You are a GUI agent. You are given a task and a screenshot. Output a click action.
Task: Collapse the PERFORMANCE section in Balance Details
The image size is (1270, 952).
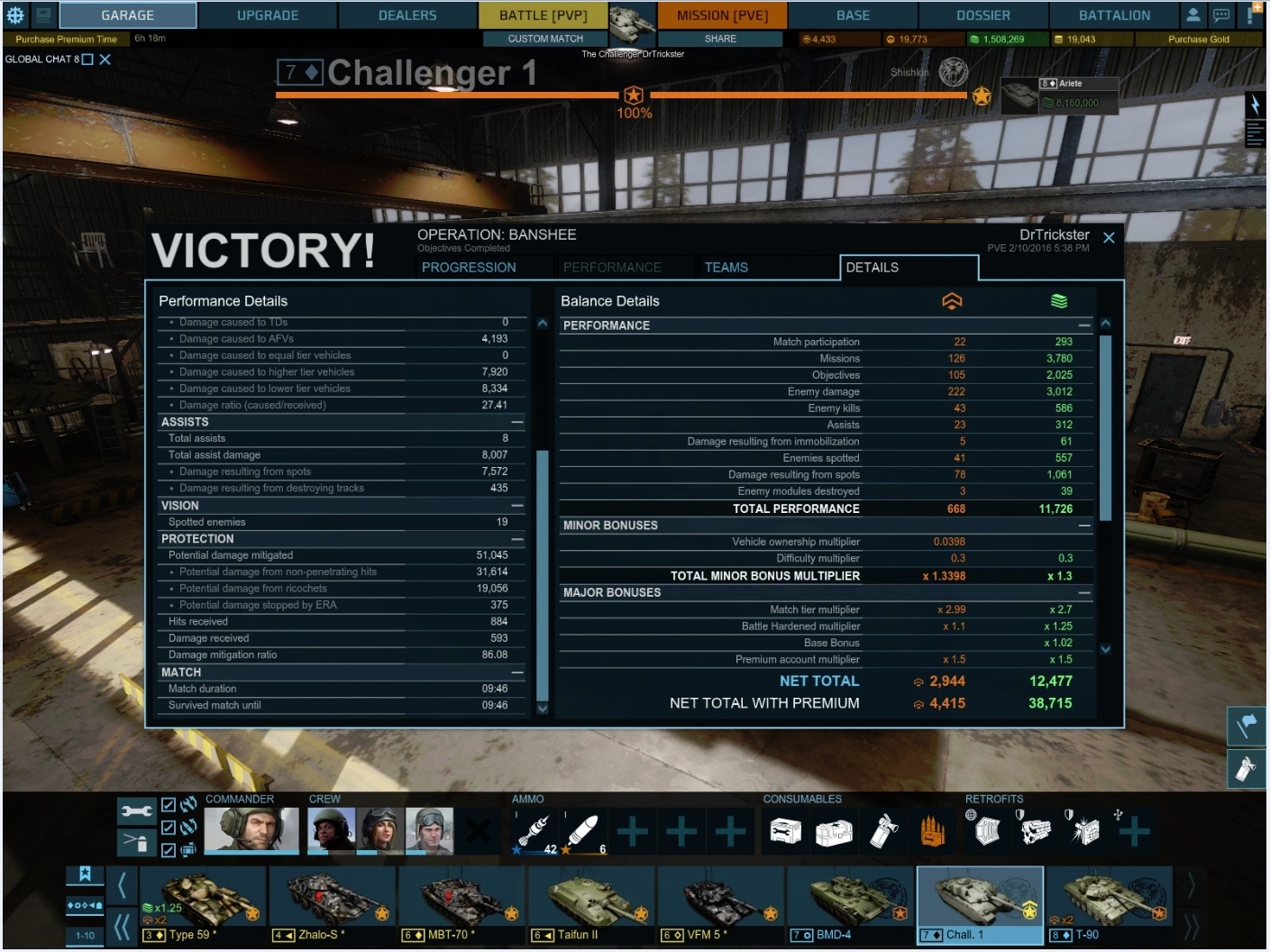[1082, 325]
